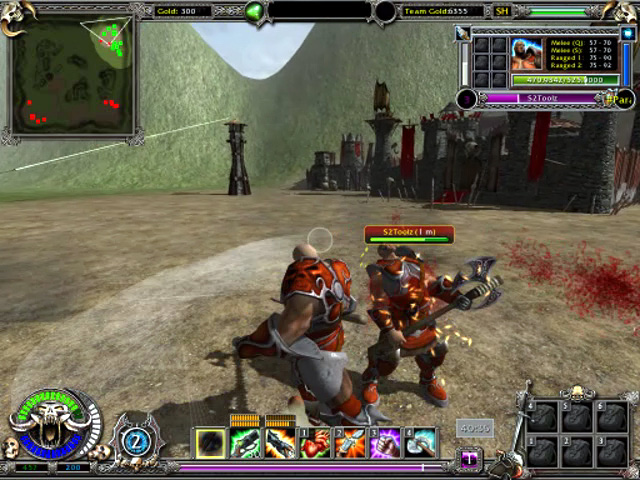Click the blue crystal icon on target panel

point(629,33)
